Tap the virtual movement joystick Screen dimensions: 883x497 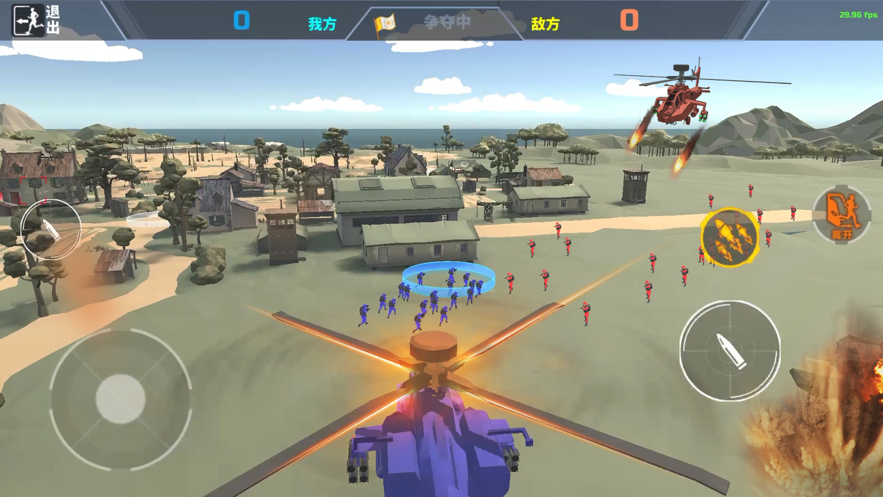(120, 399)
